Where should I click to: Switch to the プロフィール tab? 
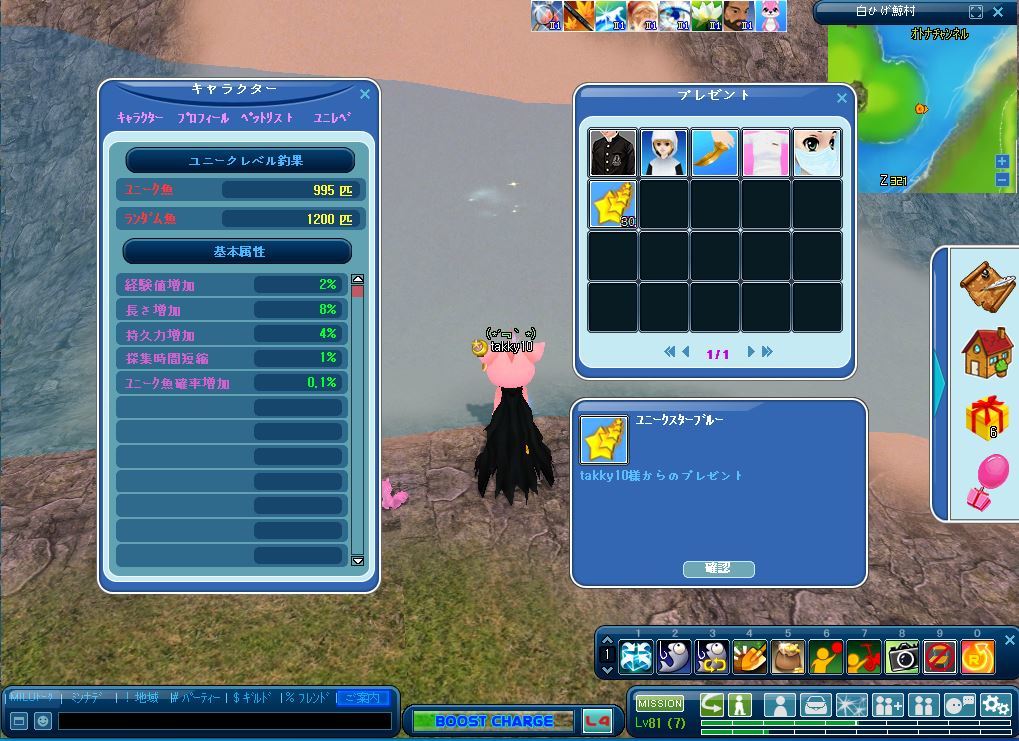click(203, 118)
